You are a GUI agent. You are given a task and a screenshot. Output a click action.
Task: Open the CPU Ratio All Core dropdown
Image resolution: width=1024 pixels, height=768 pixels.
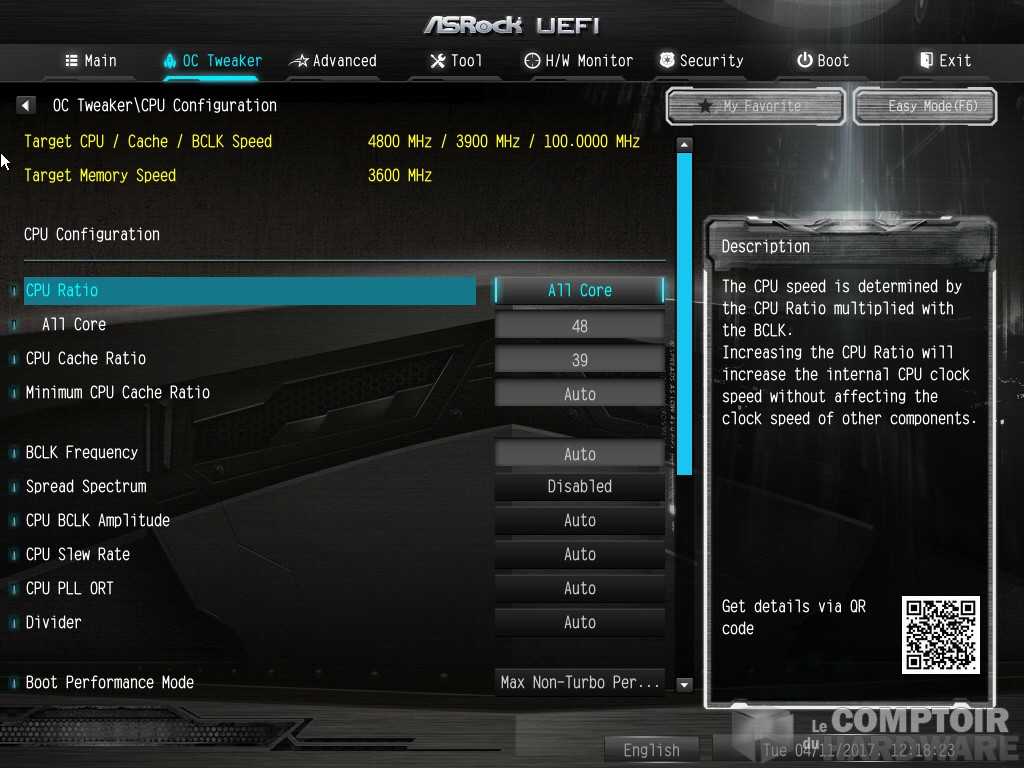click(x=579, y=290)
